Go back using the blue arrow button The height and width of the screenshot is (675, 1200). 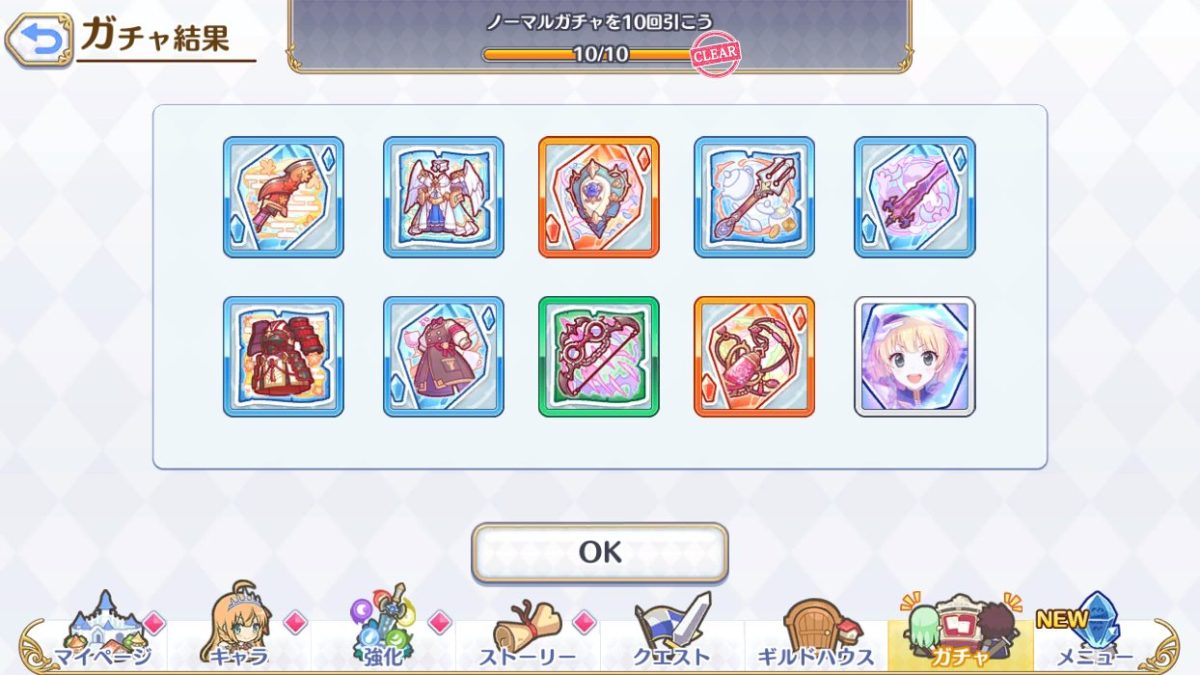[x=39, y=39]
